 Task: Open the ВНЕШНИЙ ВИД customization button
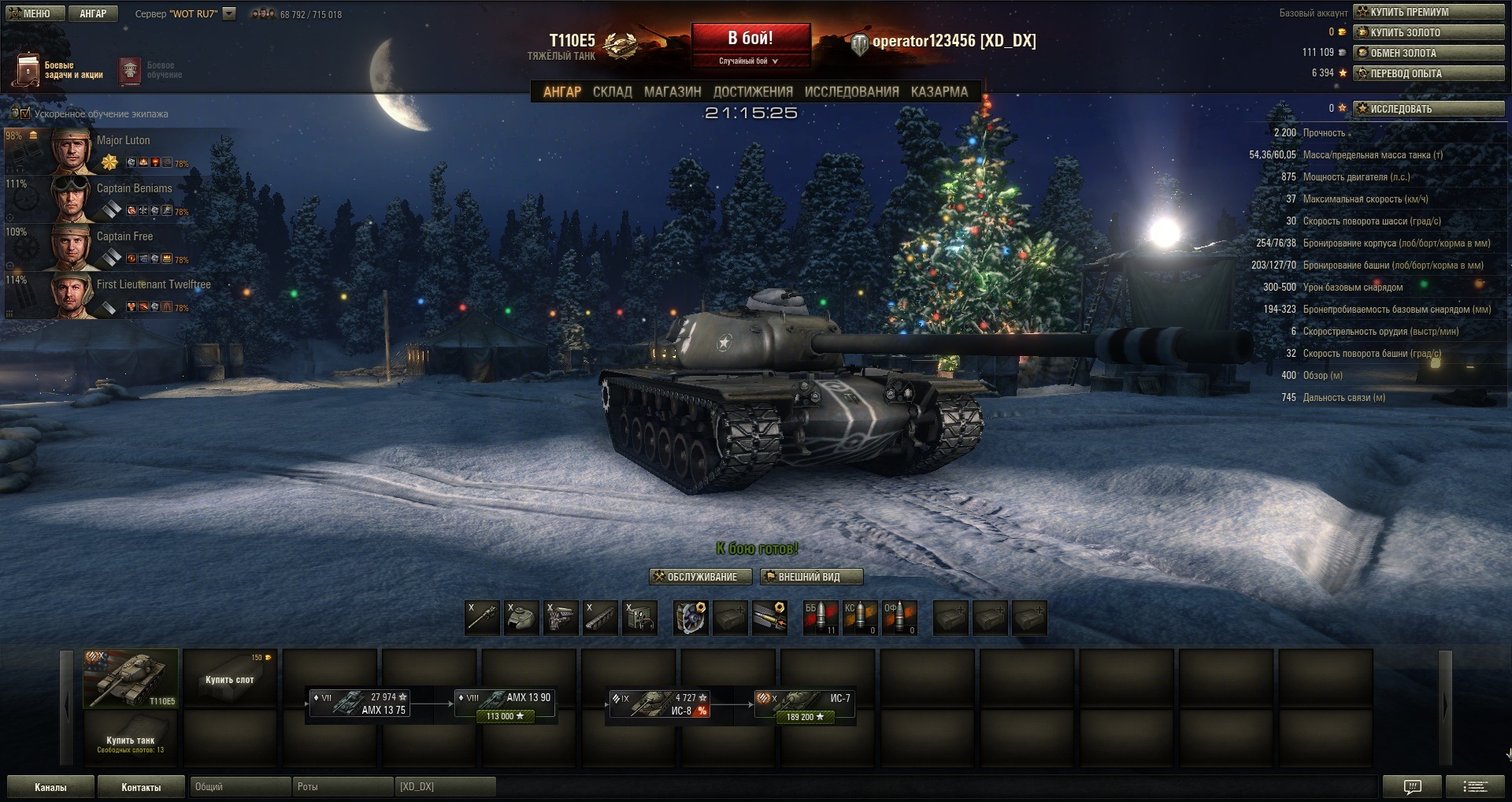click(811, 577)
